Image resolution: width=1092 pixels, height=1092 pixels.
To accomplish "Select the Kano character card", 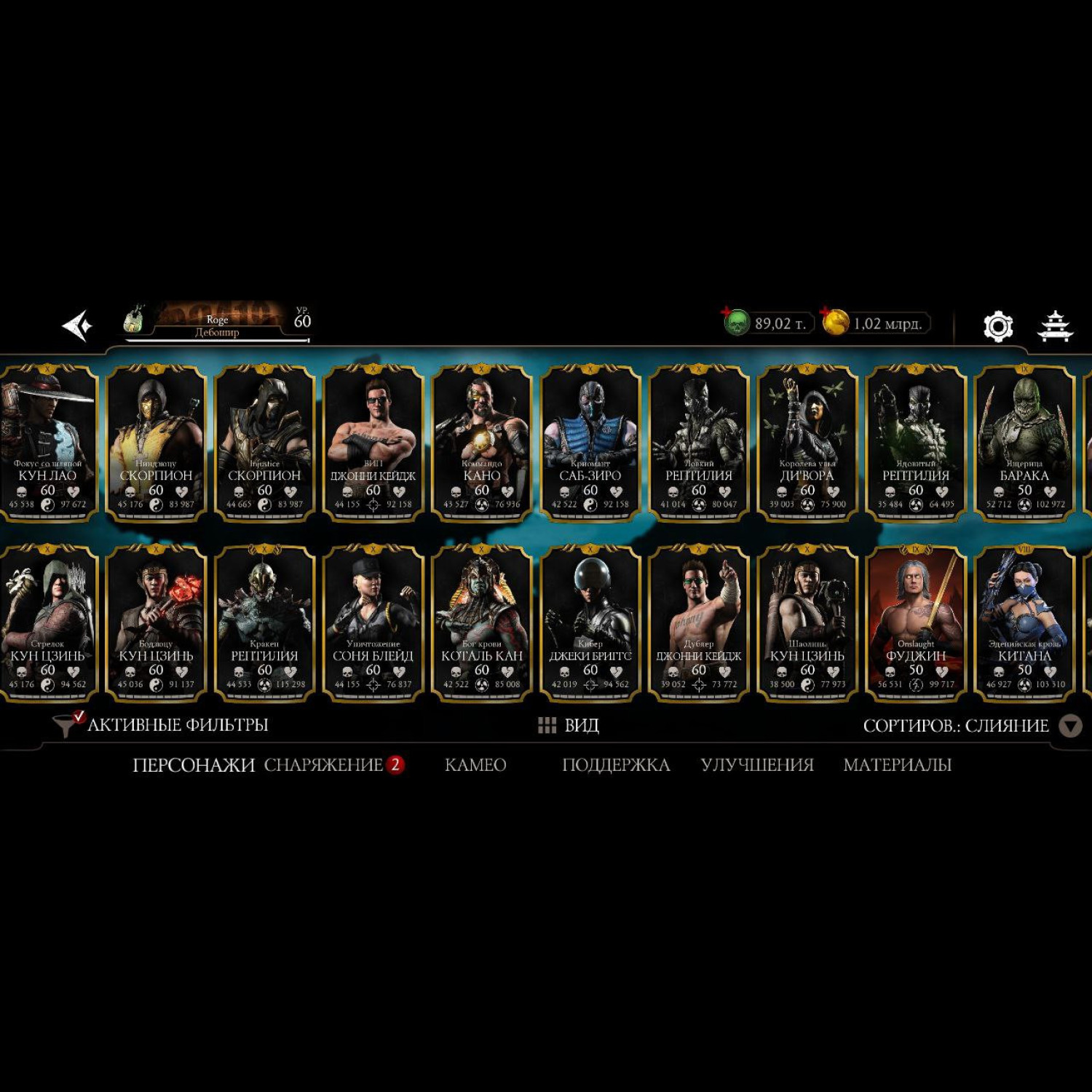I will [482, 443].
